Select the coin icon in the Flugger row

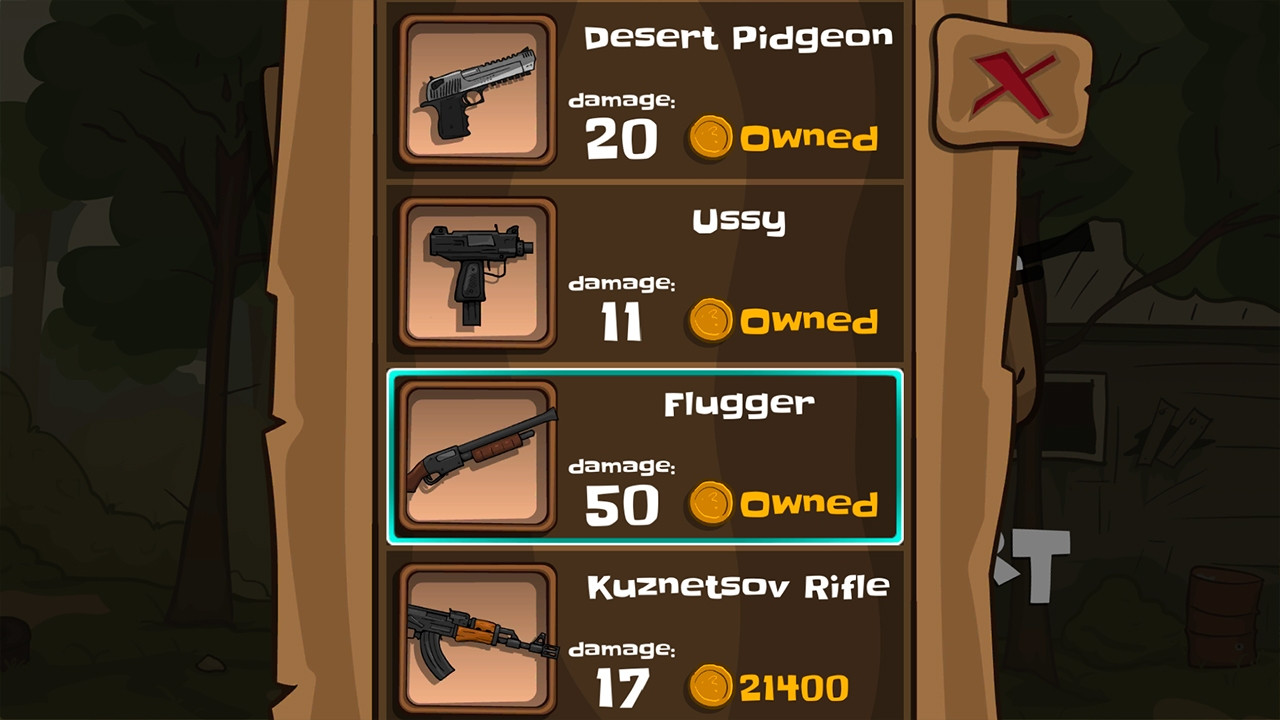712,505
